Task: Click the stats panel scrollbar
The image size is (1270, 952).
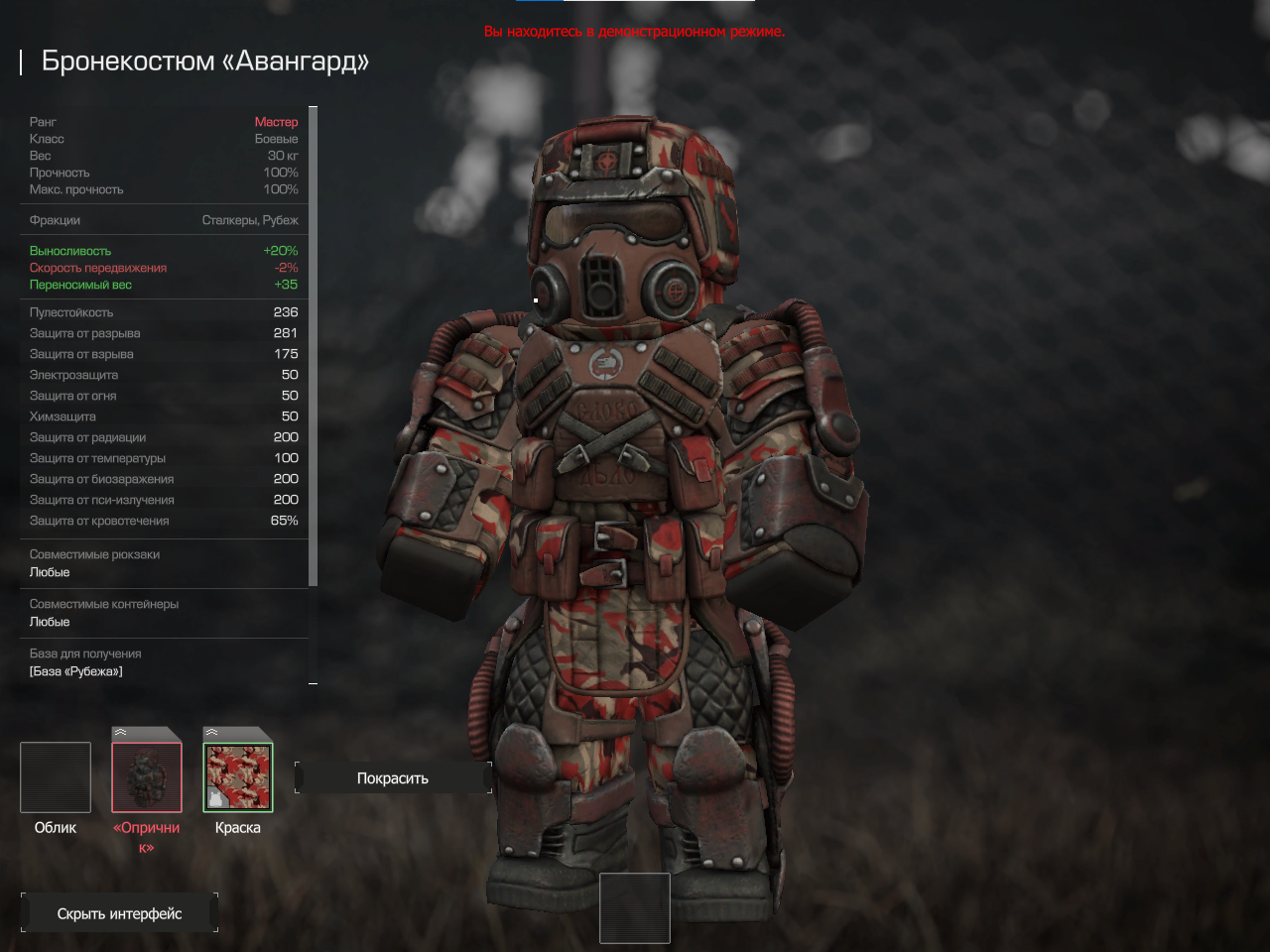Action: [313, 347]
